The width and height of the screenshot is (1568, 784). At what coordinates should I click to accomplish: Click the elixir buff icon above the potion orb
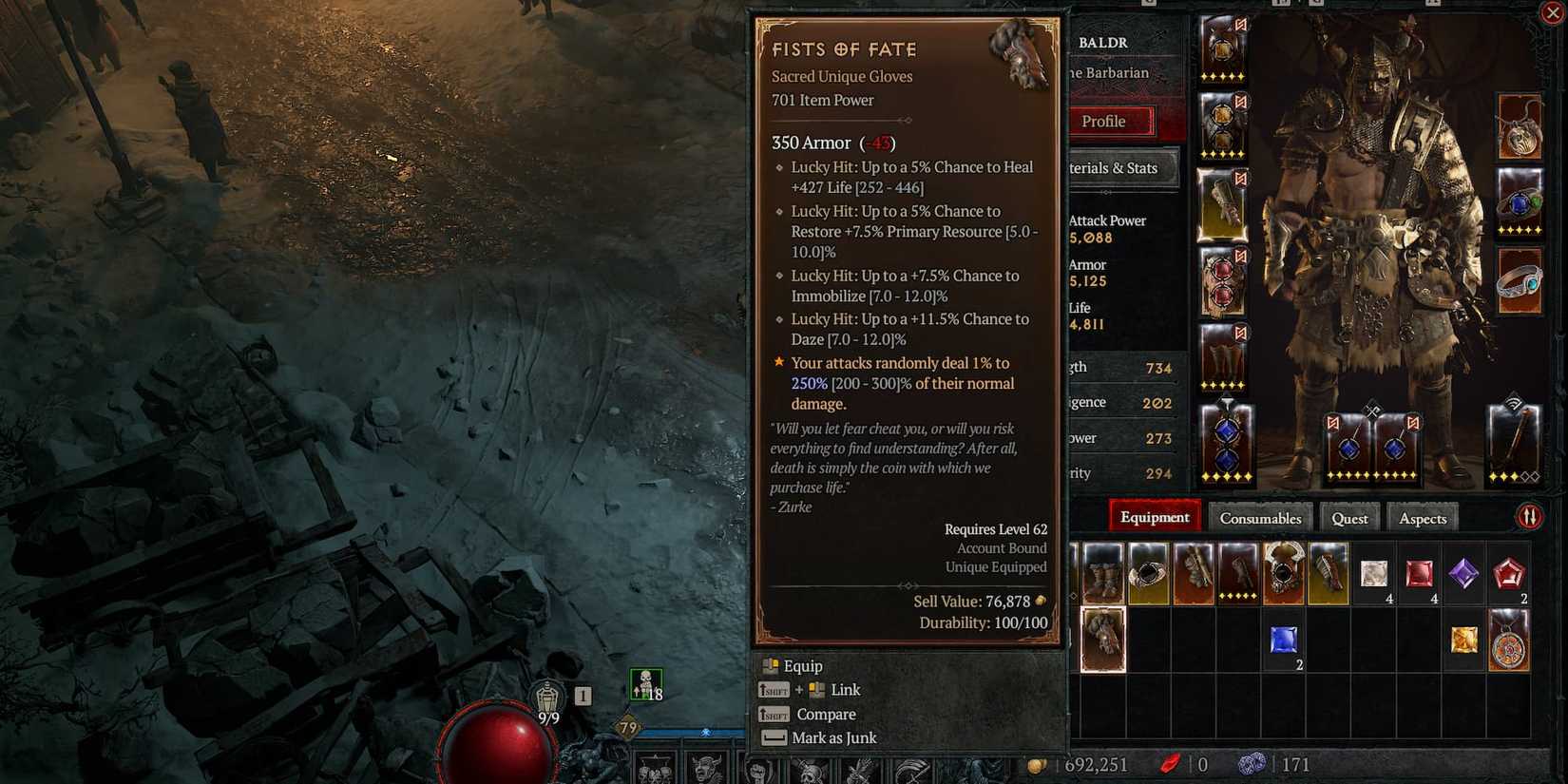646,683
